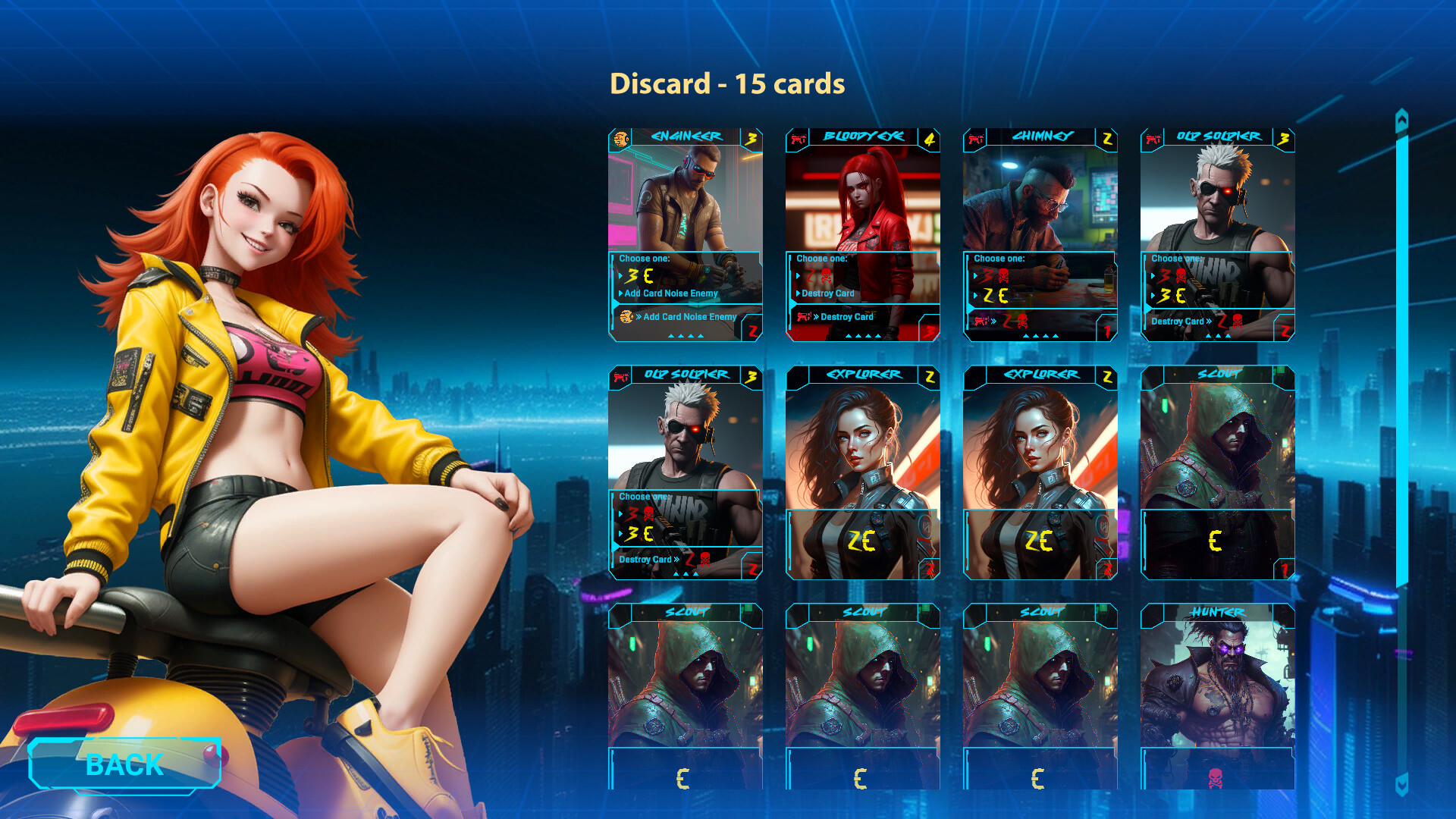Click the yellow energy symbol on the Scout card
The width and height of the screenshot is (1456, 819).
[1216, 541]
